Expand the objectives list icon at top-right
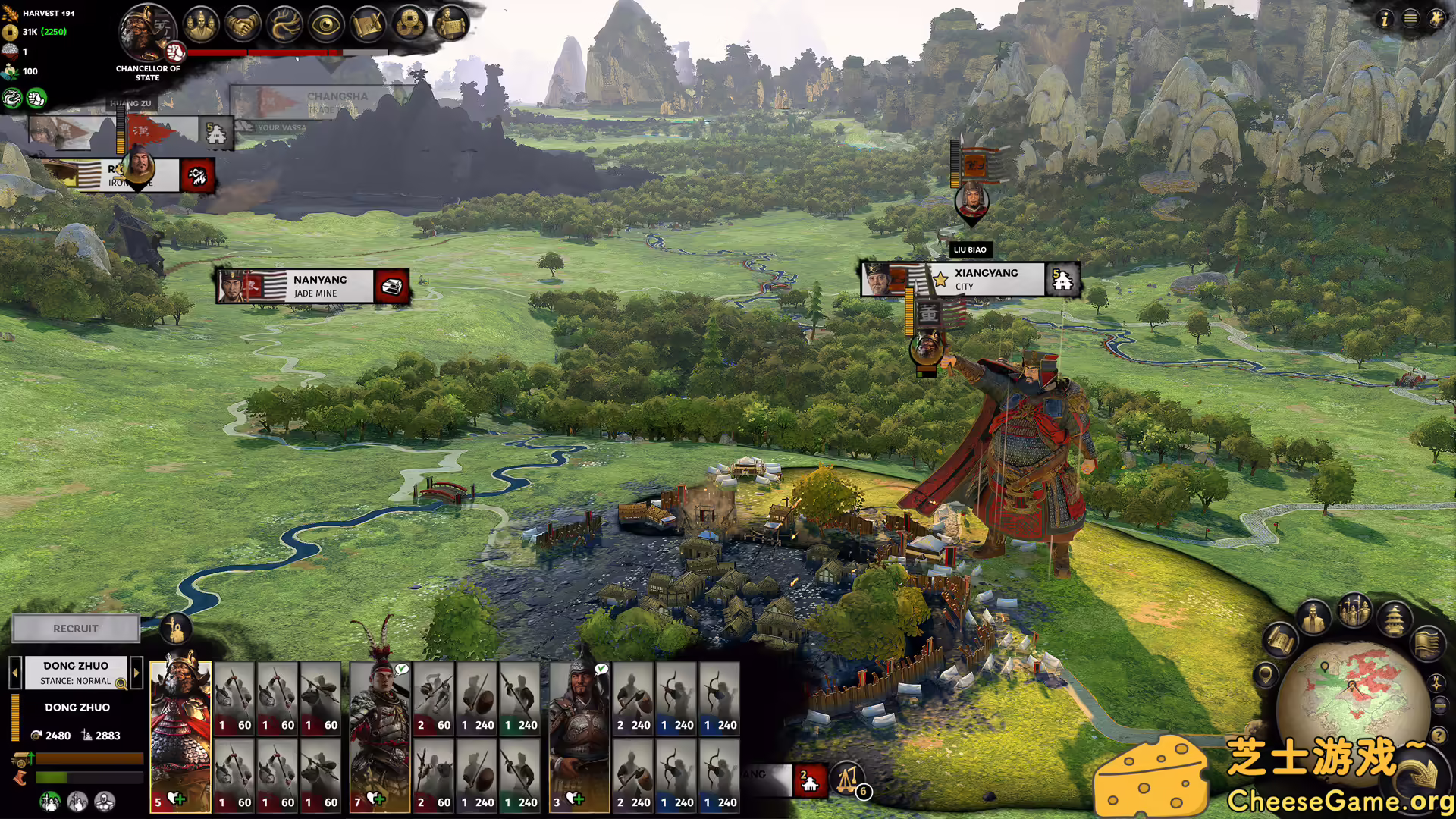Viewport: 1456px width, 819px height. point(1410,19)
